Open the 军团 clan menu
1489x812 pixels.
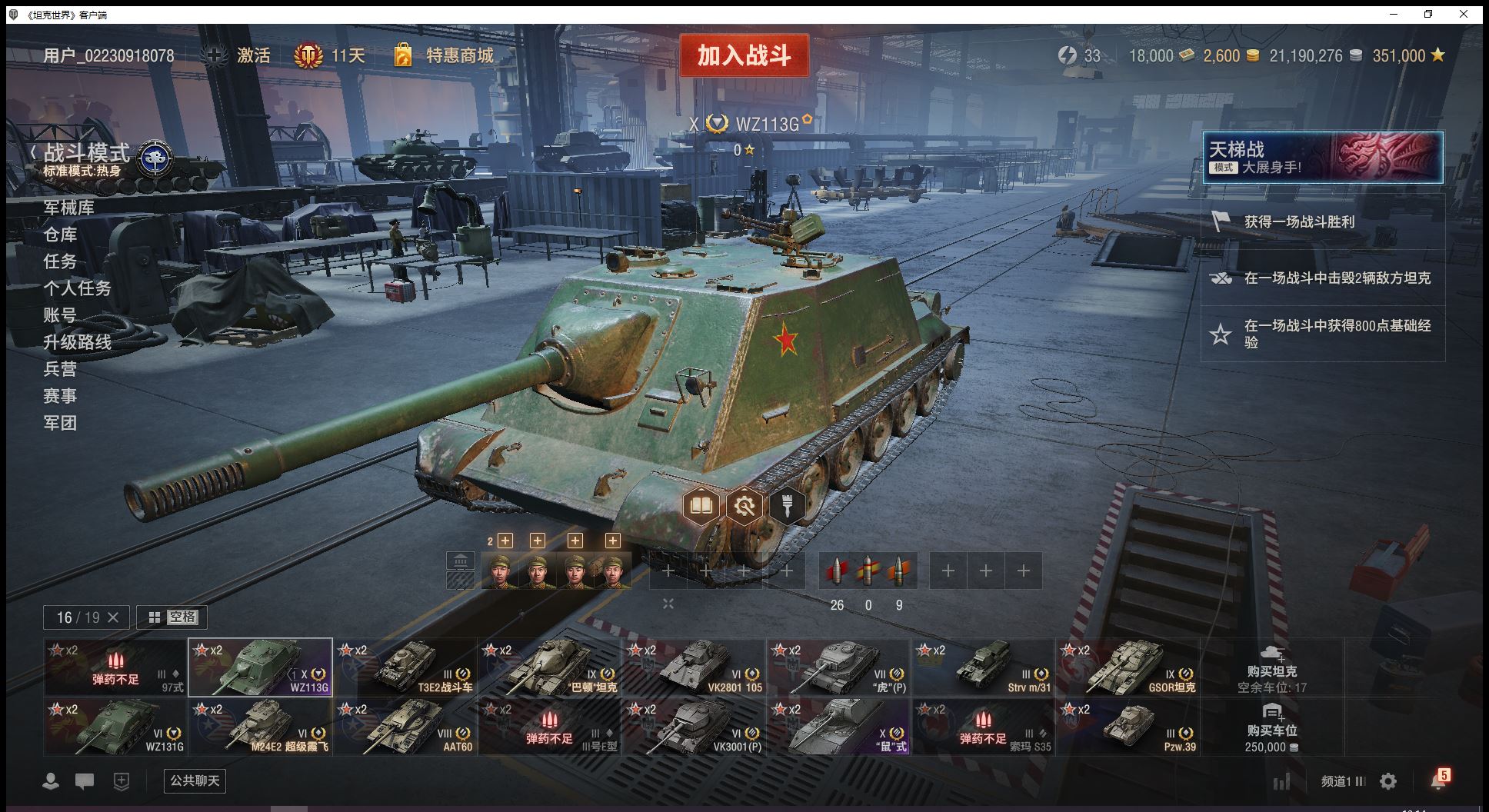click(60, 423)
